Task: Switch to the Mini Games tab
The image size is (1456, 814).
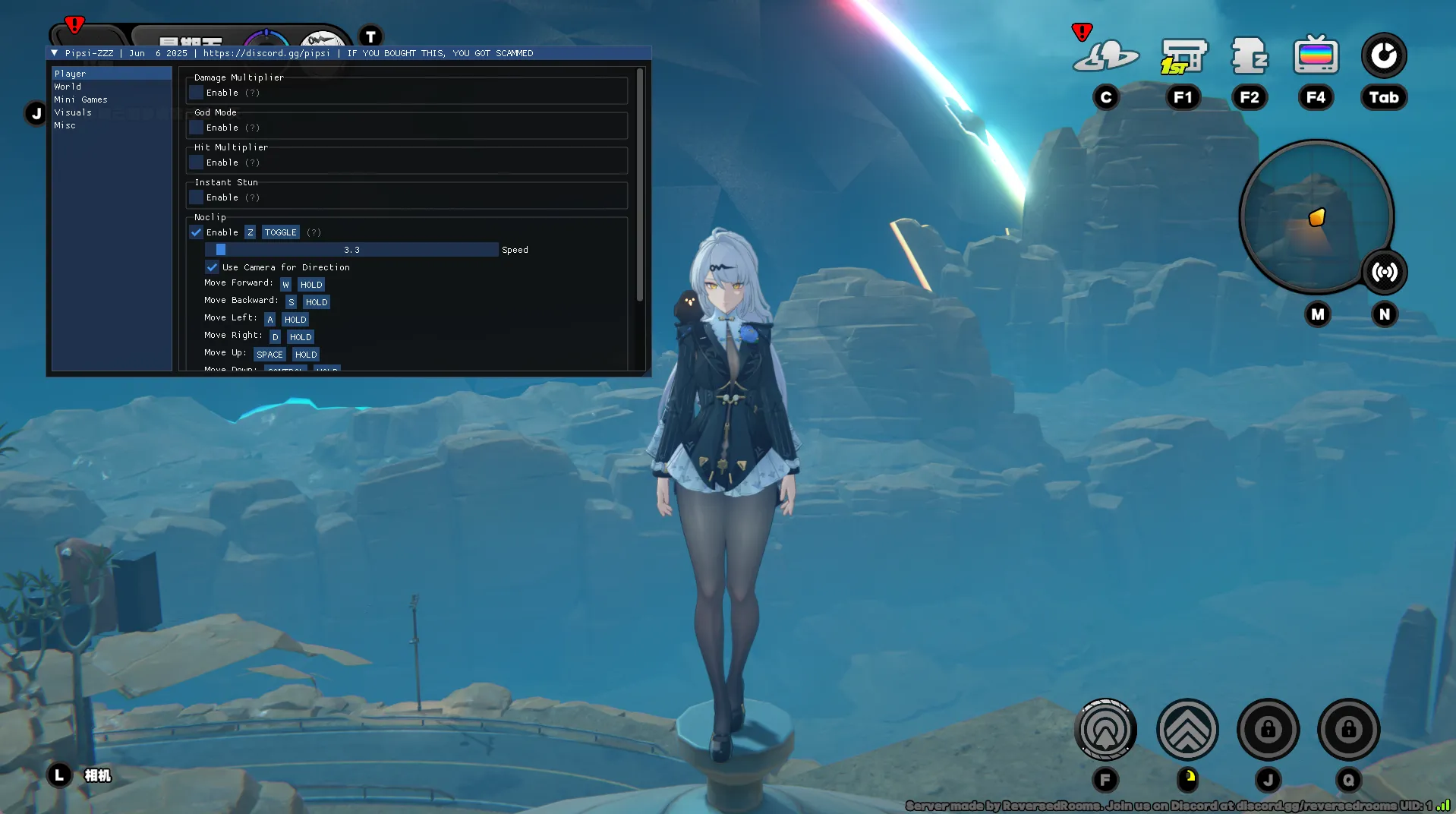Action: 80,99
